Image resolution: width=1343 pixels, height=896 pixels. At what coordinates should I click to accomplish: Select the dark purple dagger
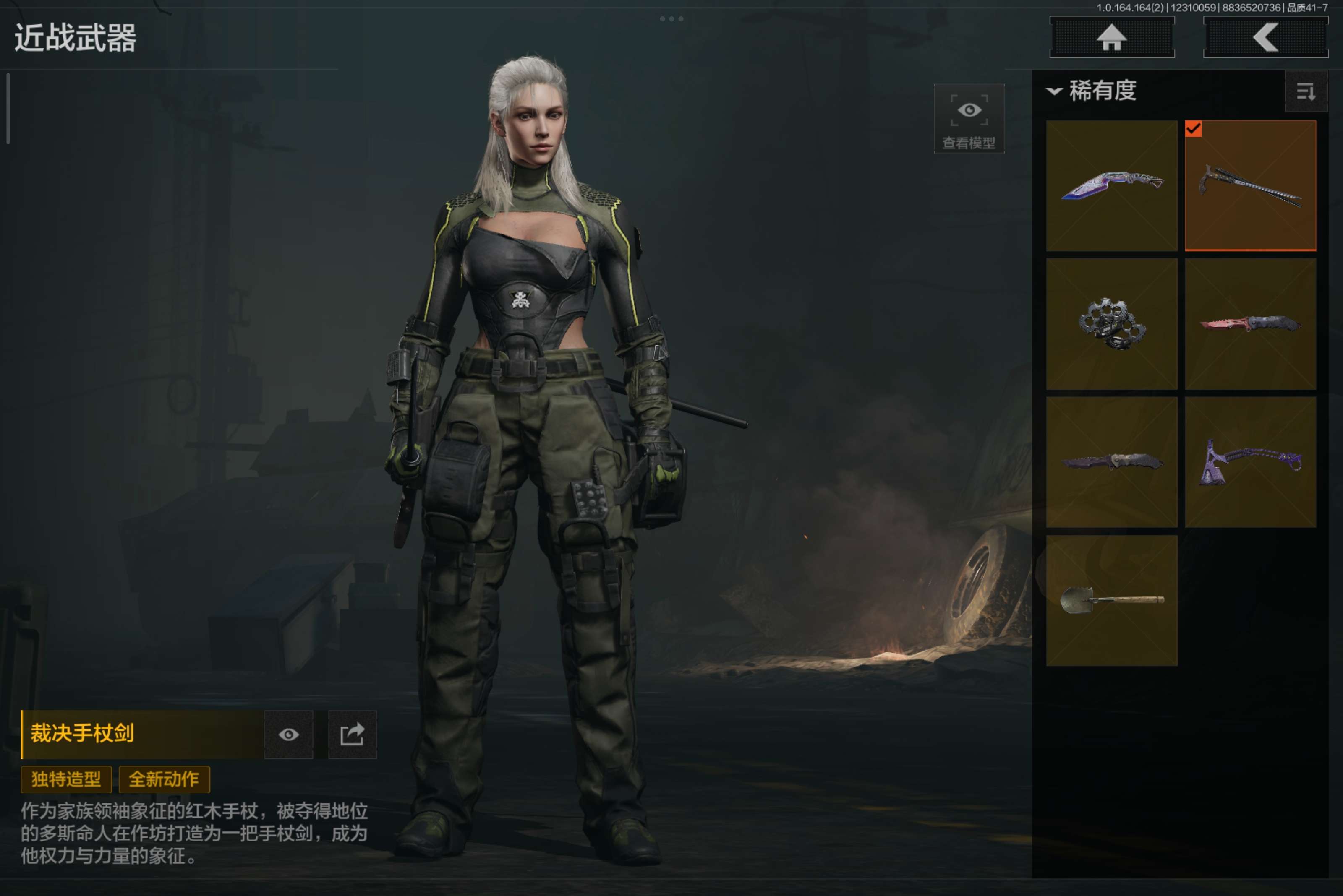1111,462
